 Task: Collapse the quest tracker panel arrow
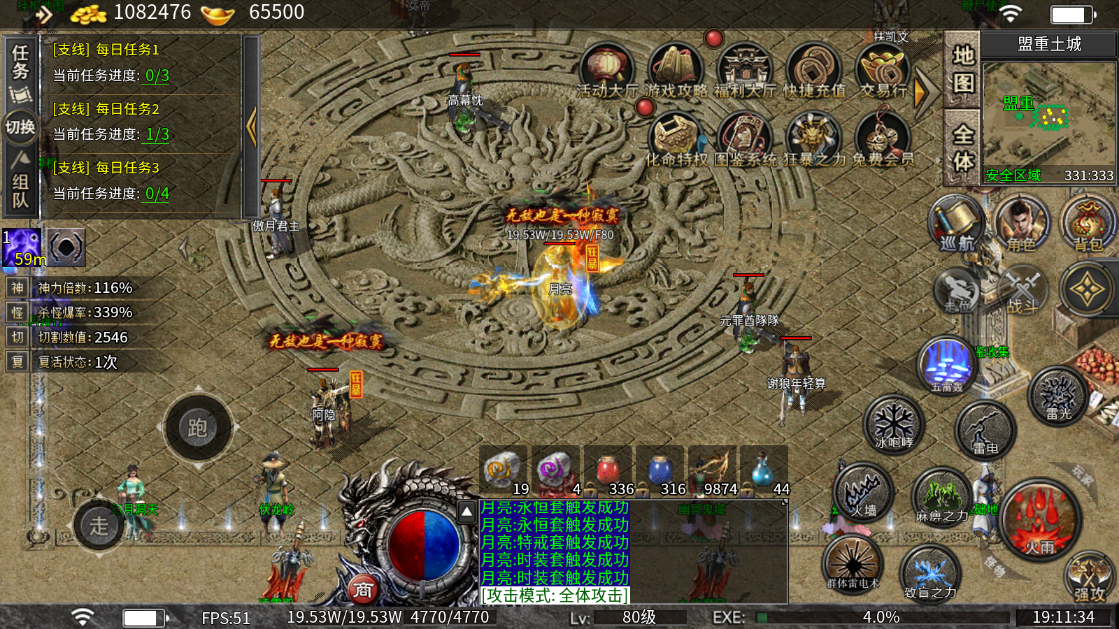pyautogui.click(x=251, y=126)
